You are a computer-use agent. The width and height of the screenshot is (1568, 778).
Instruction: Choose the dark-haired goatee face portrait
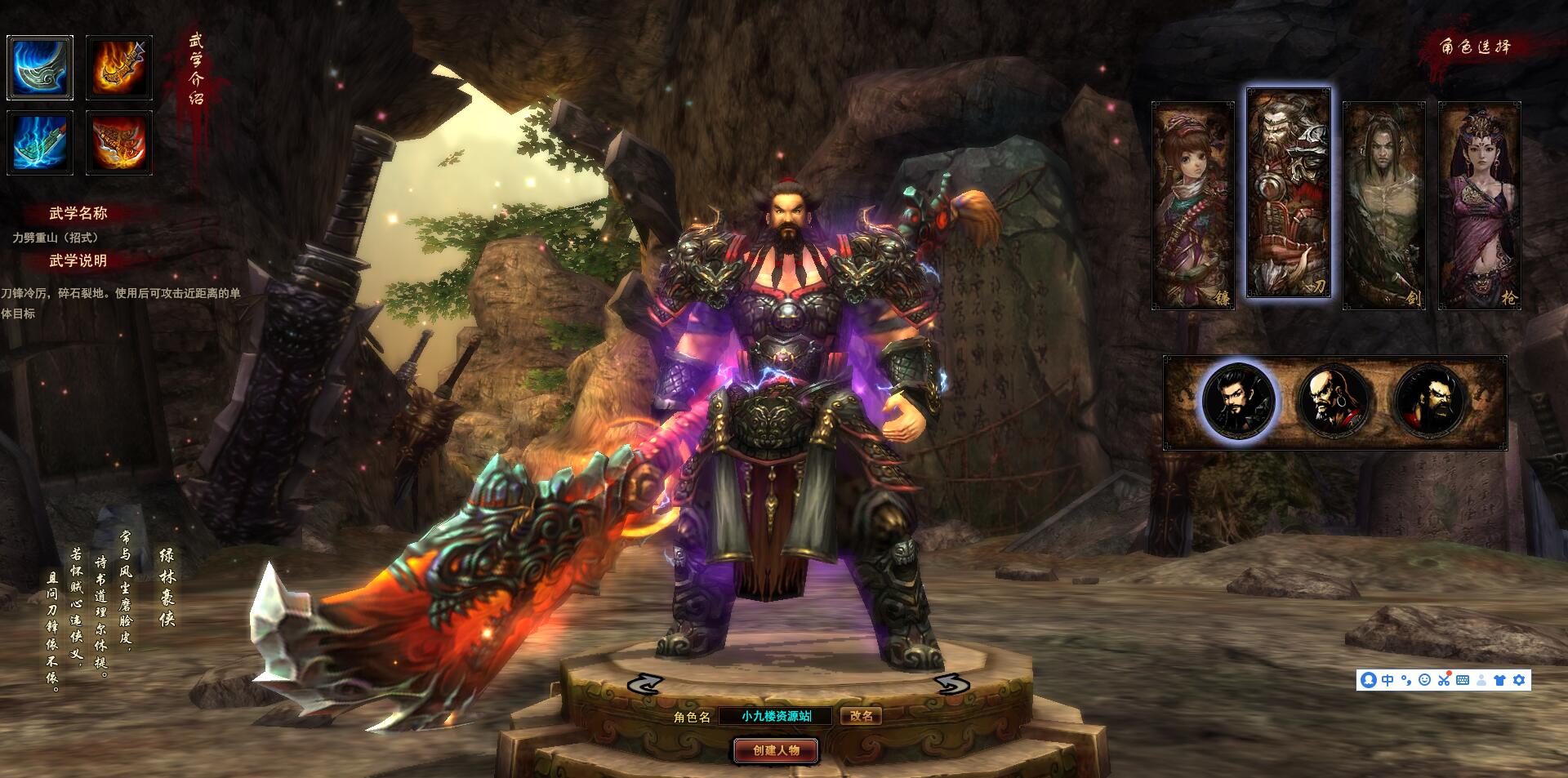pos(1238,402)
